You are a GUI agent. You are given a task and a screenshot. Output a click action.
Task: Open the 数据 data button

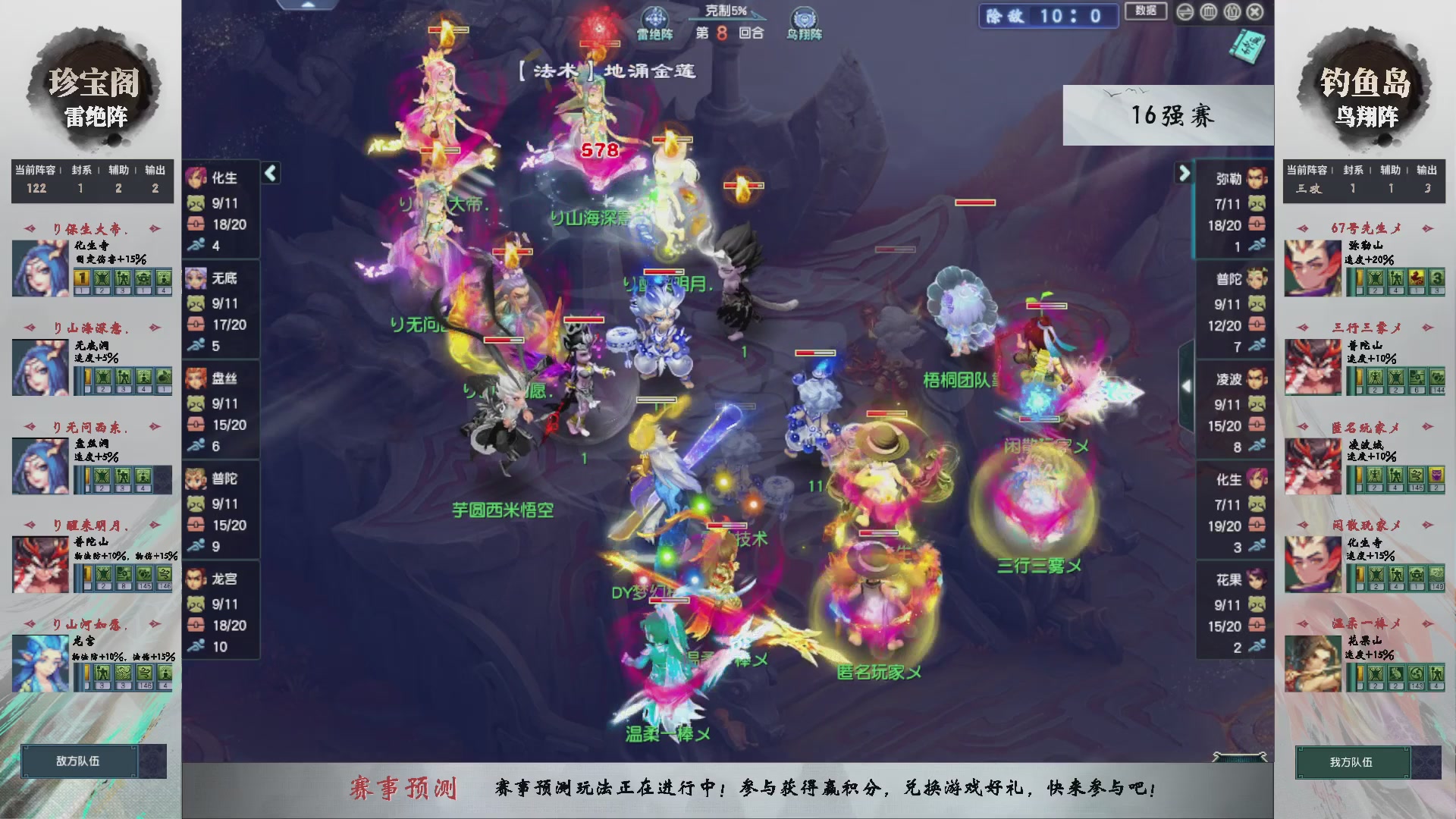[1145, 12]
